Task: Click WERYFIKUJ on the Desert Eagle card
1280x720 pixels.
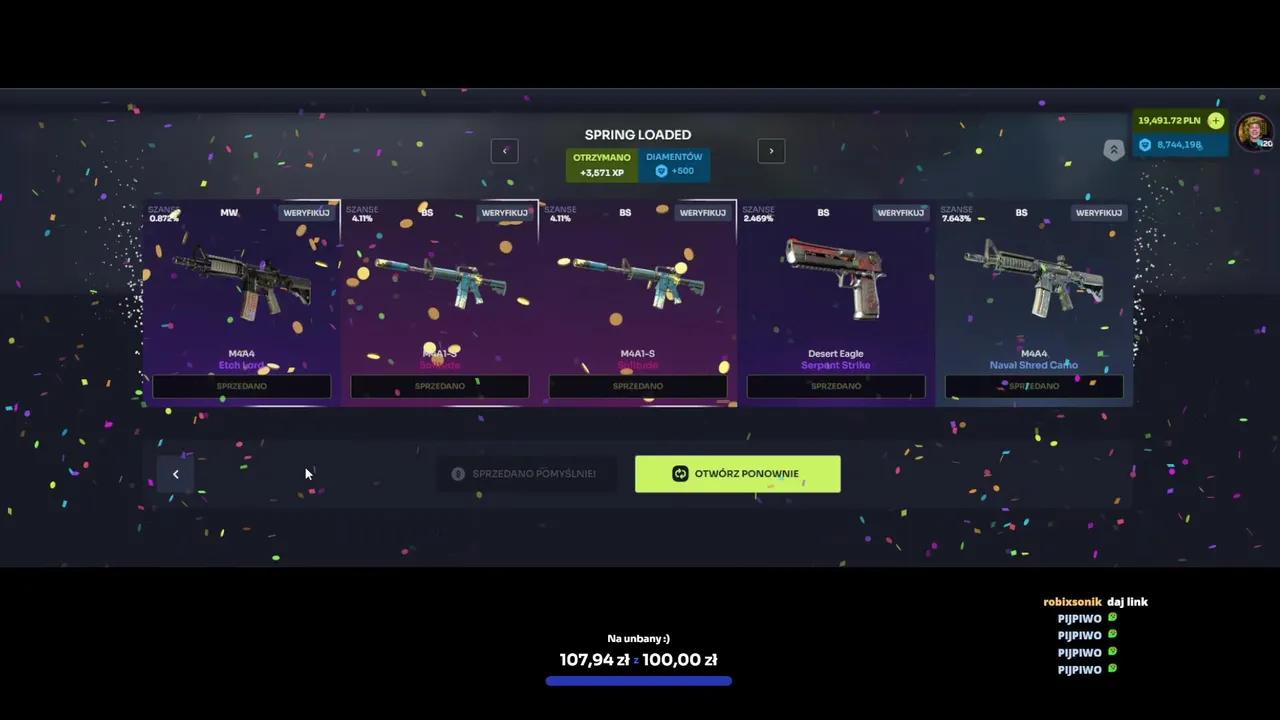Action: point(900,212)
